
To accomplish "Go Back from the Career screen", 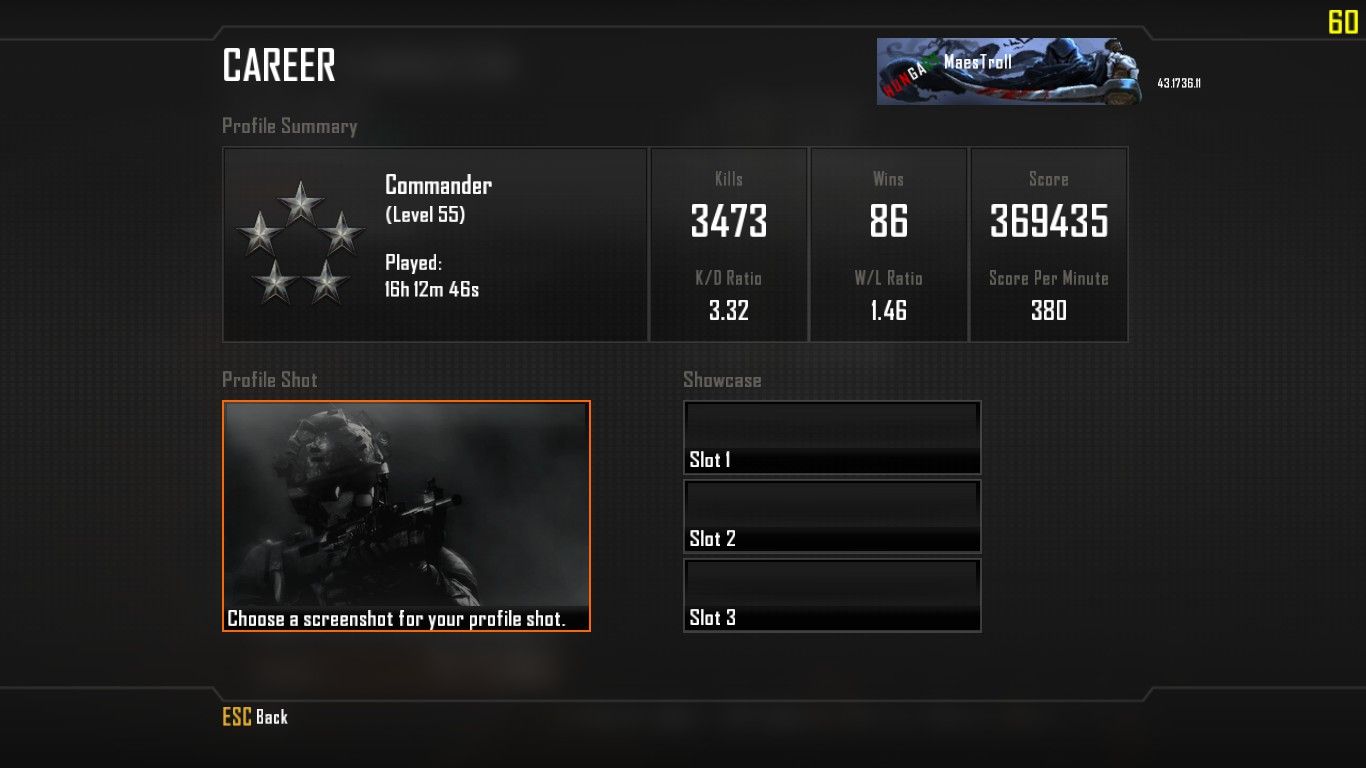I will click(255, 717).
